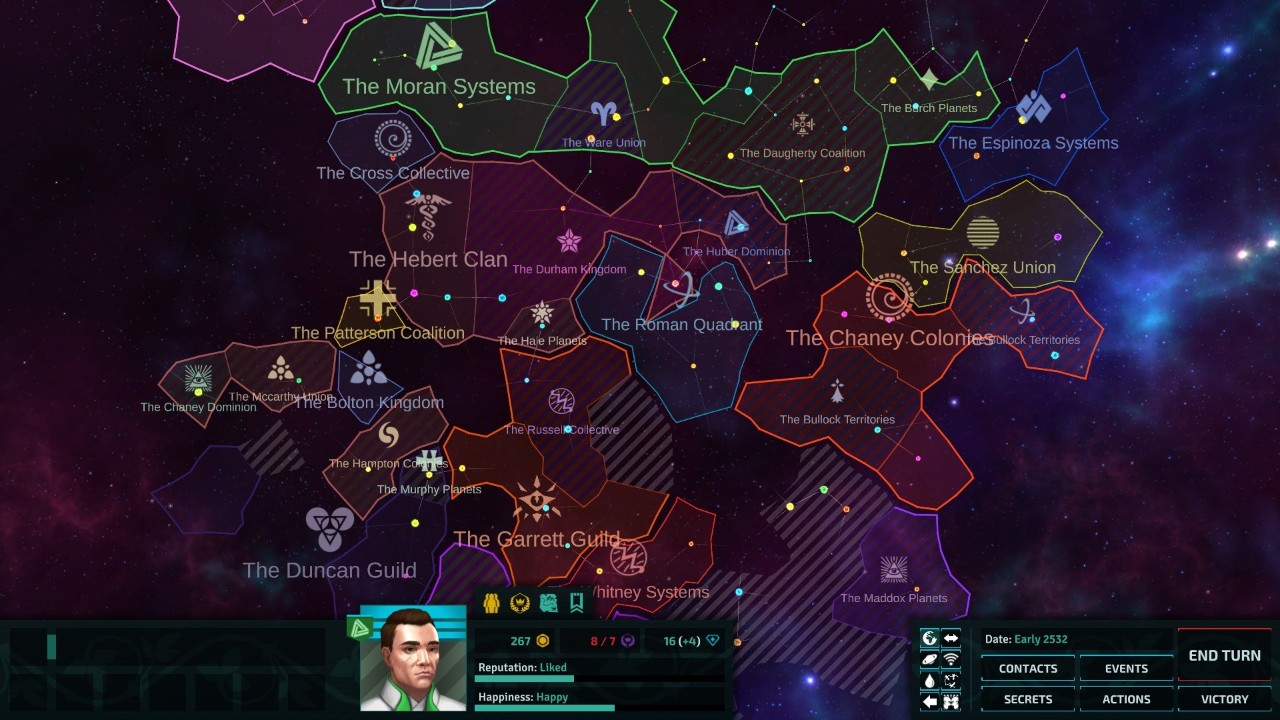Toggle the signal waves map filter
1280x720 pixels.
point(951,659)
